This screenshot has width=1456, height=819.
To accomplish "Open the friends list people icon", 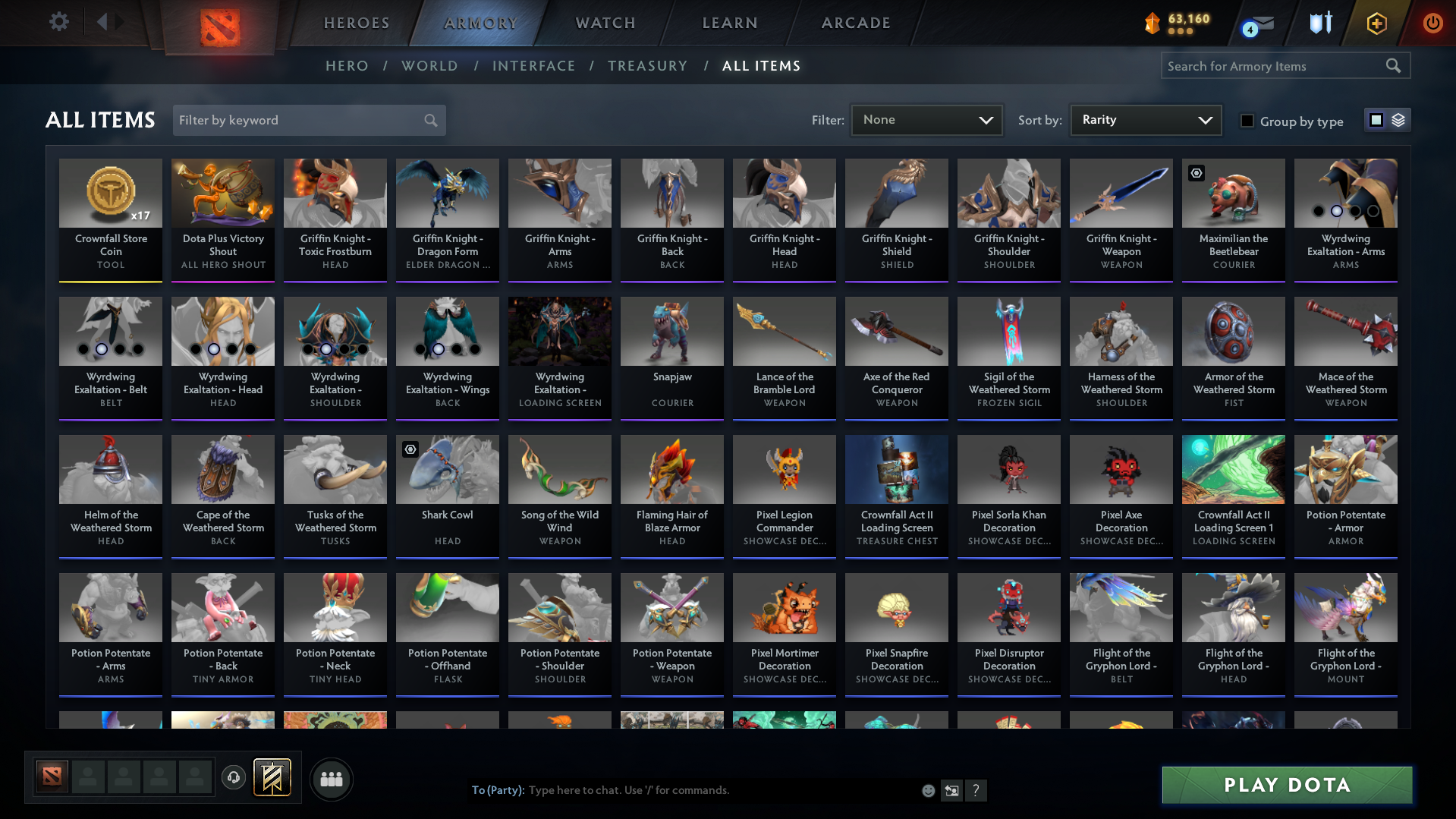I will click(x=331, y=779).
